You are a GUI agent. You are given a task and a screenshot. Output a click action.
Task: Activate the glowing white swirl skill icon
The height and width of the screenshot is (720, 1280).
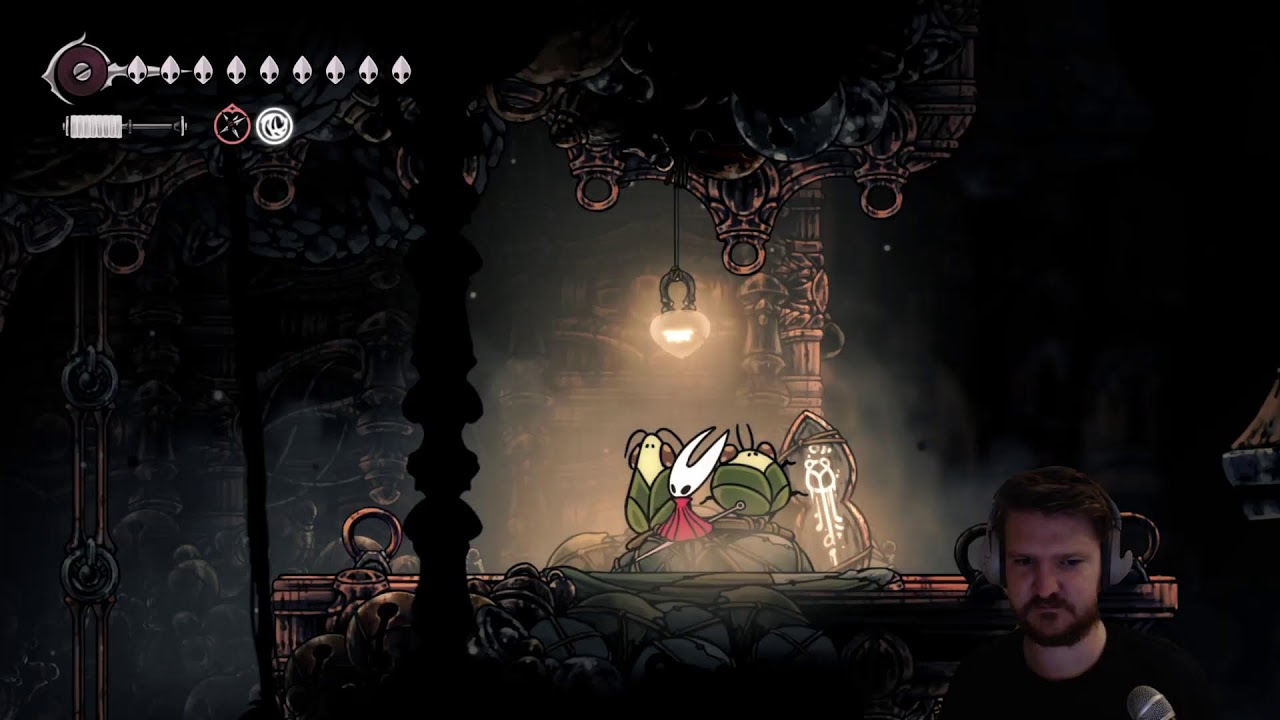tap(274, 126)
